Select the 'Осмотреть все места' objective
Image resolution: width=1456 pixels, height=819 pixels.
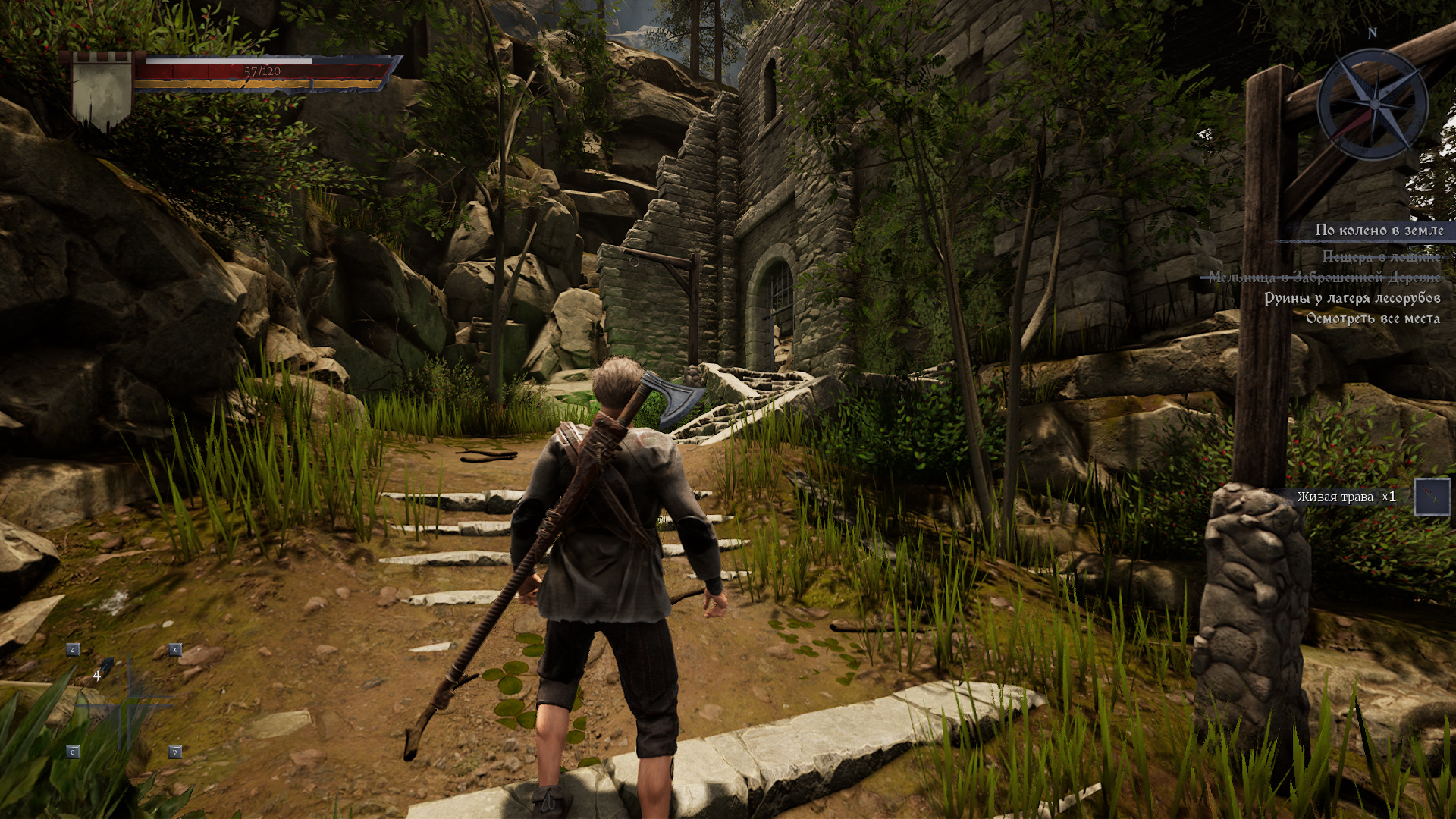pos(1373,318)
